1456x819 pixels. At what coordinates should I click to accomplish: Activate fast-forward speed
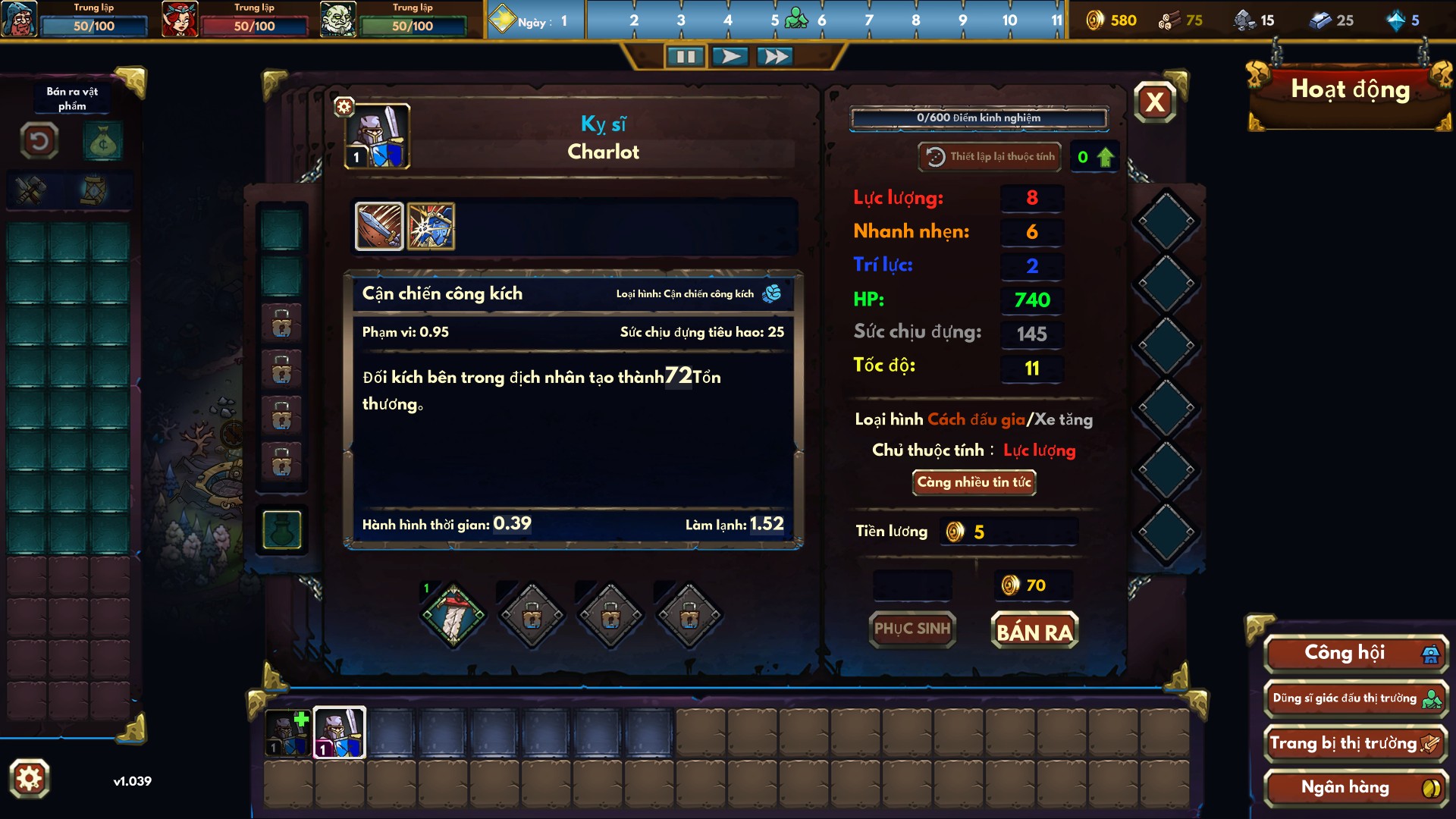click(x=775, y=57)
